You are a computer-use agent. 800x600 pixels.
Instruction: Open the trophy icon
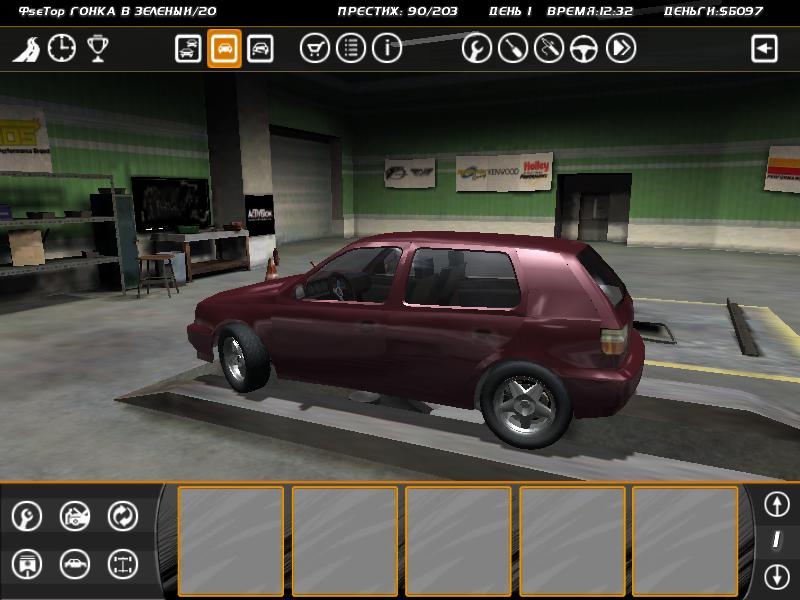(x=97, y=48)
